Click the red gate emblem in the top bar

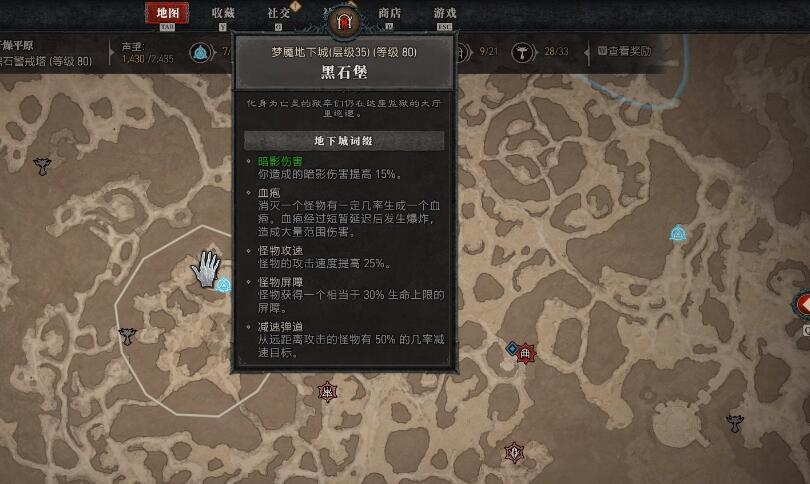(345, 20)
